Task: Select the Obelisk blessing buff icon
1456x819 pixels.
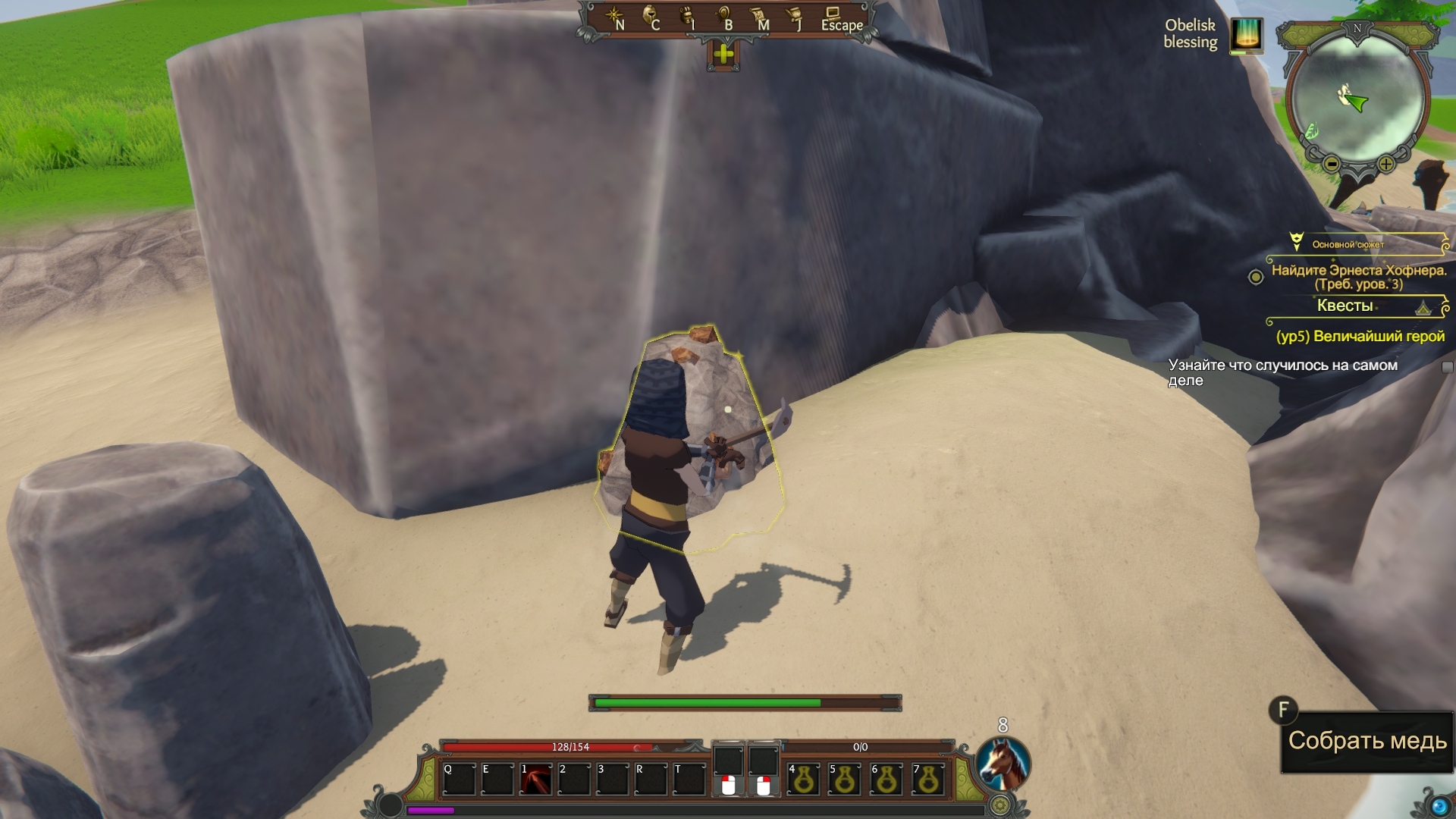Action: click(1246, 35)
